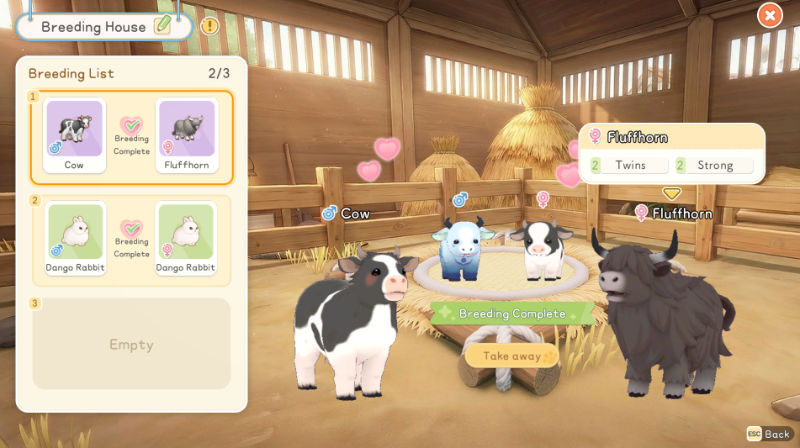Viewport: 800px width, 448px height.
Task: Choose the male Dango Rabbit slot
Action: pyautogui.click(x=74, y=240)
